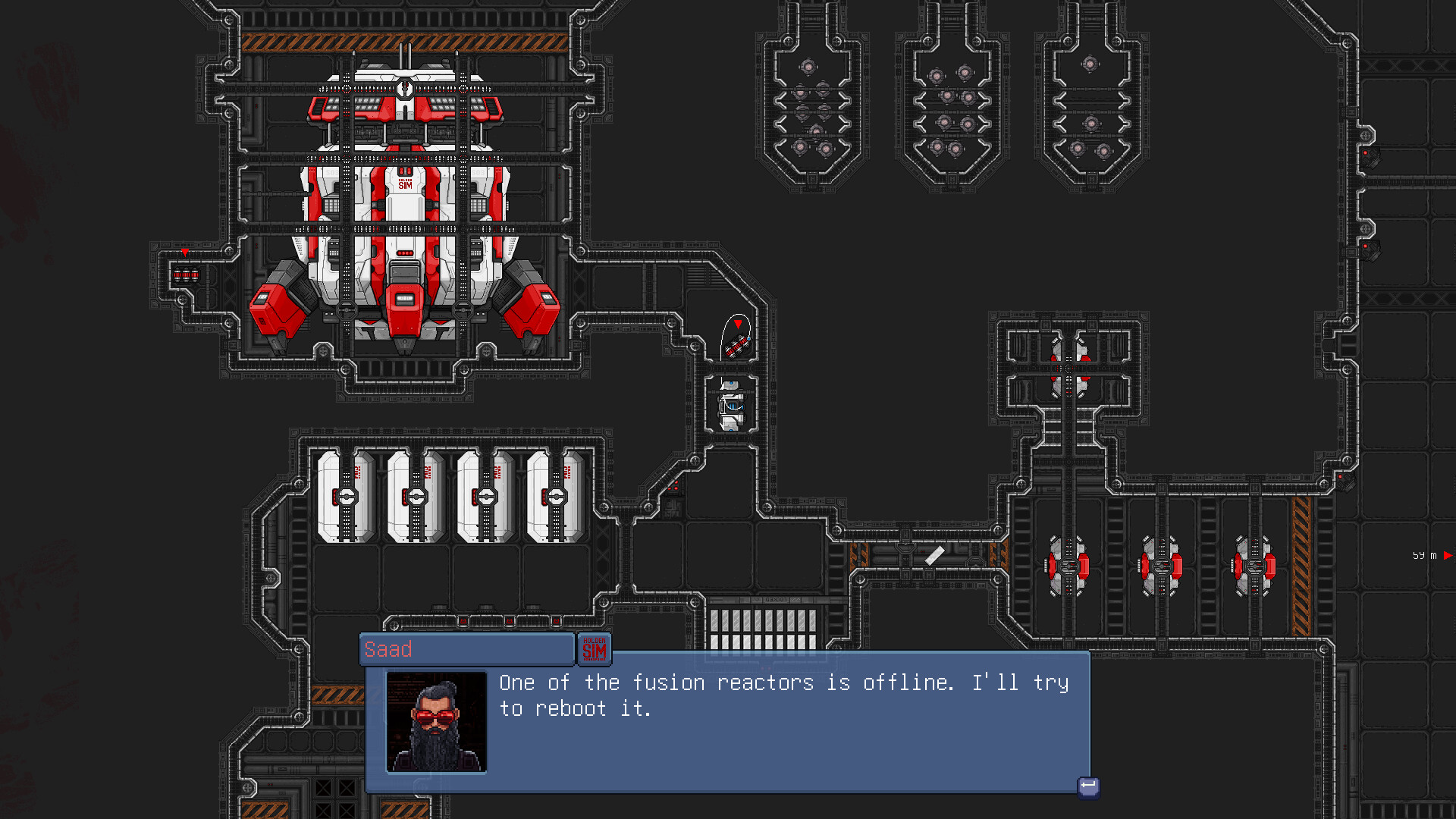Click the Saad name plate on the dialogue box
This screenshot has height=819, width=1456.
(466, 649)
